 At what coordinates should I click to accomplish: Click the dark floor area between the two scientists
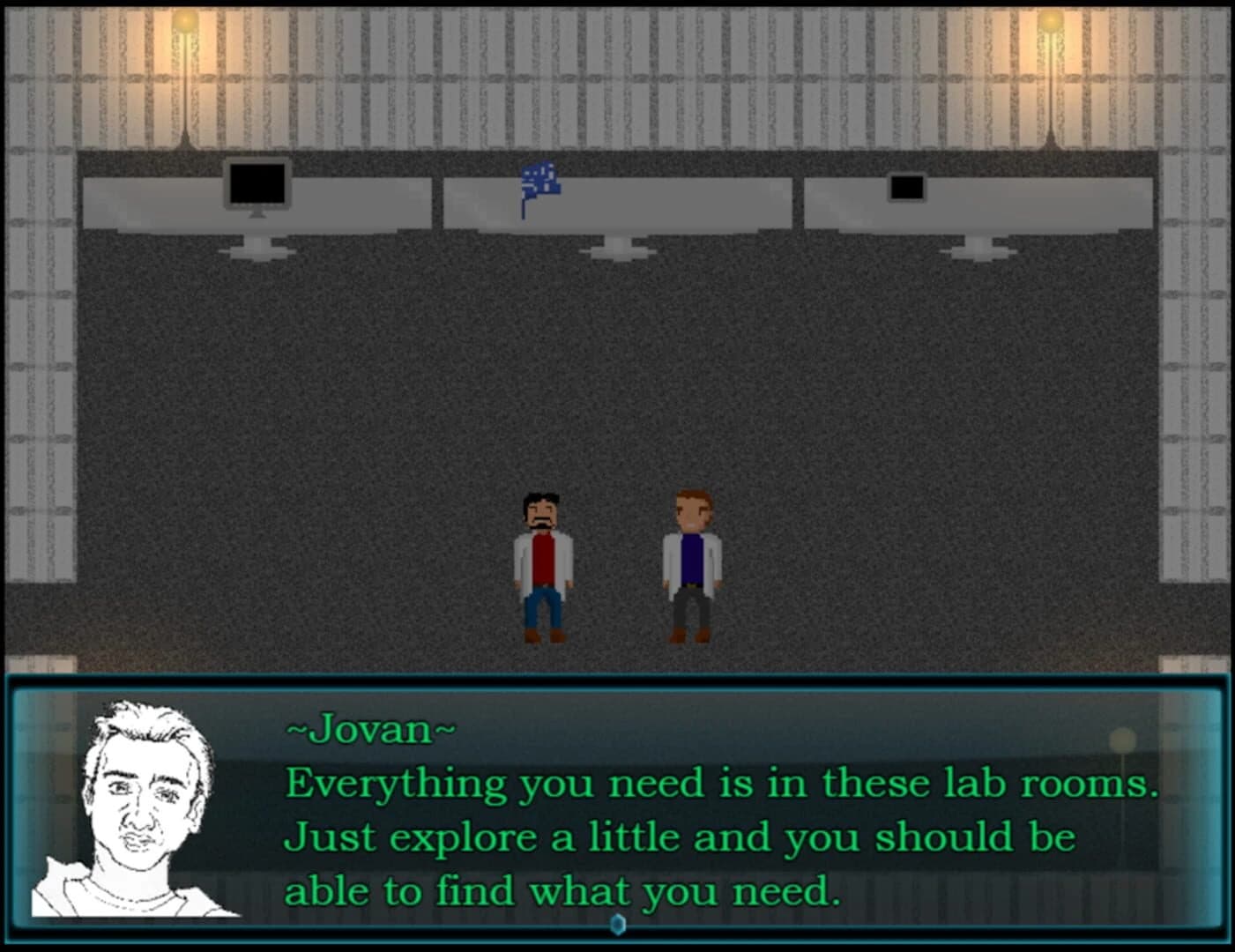pyautogui.click(x=617, y=573)
